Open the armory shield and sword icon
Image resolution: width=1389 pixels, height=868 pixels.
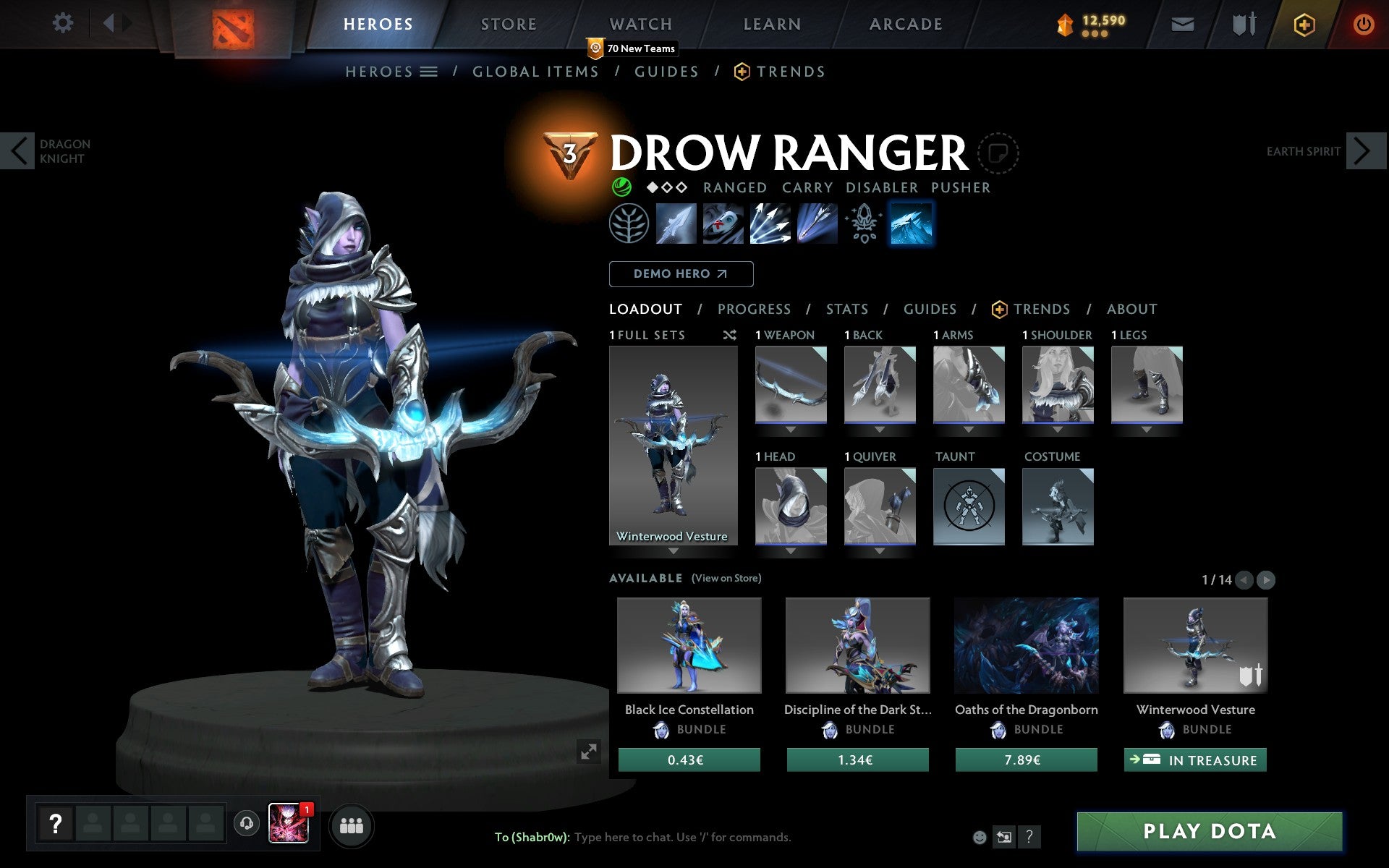(x=1242, y=23)
